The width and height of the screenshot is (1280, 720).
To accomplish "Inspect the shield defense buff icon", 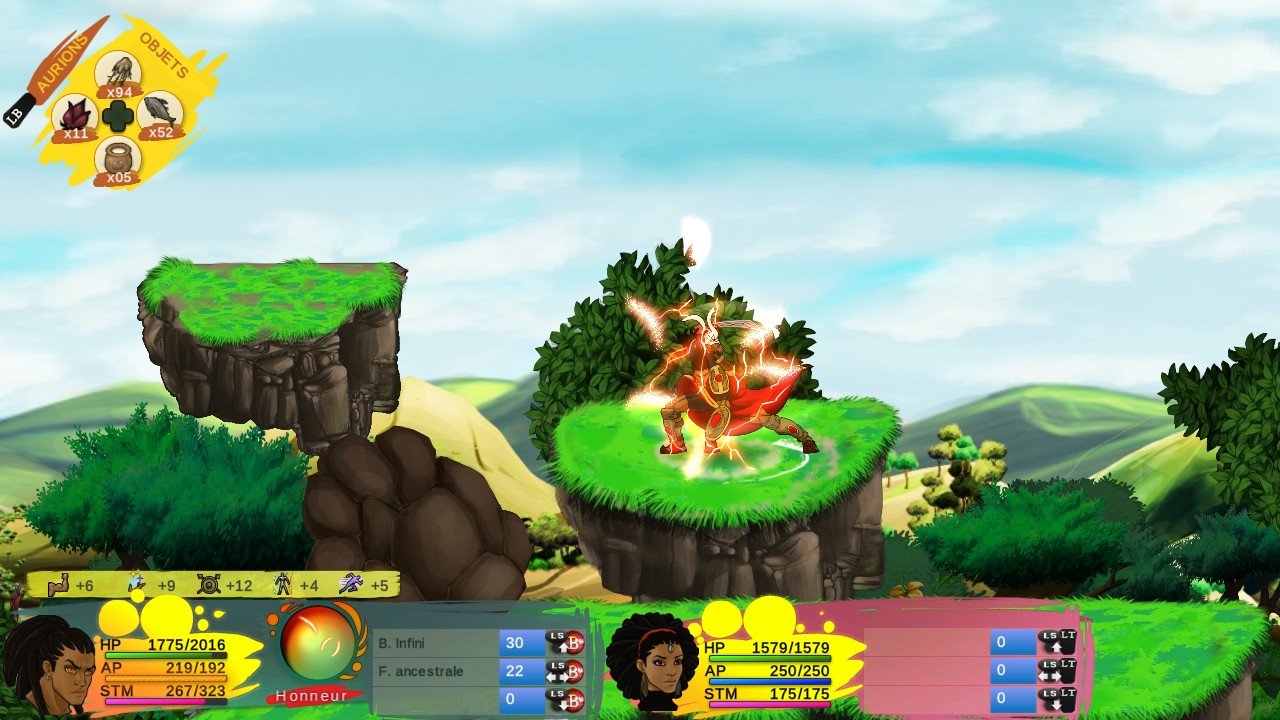I will tap(209, 585).
